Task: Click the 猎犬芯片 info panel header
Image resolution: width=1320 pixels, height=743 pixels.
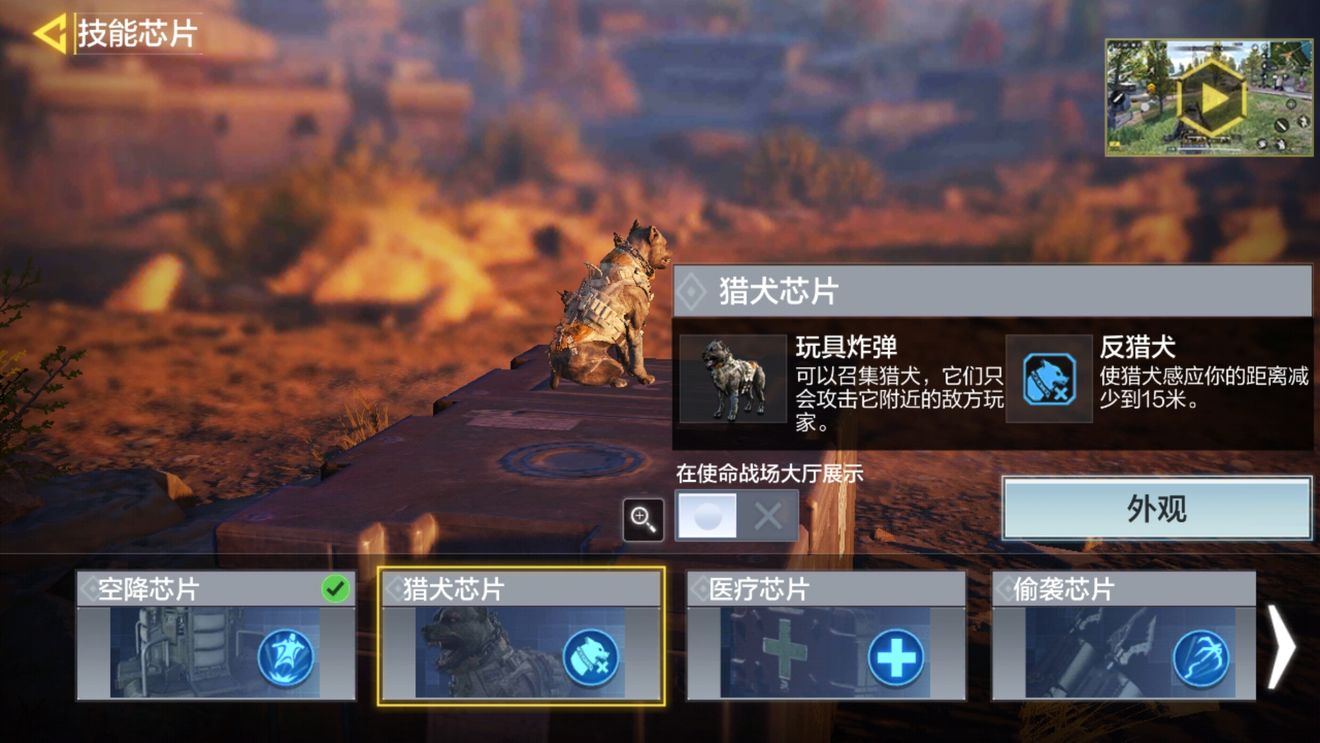Action: 990,290
